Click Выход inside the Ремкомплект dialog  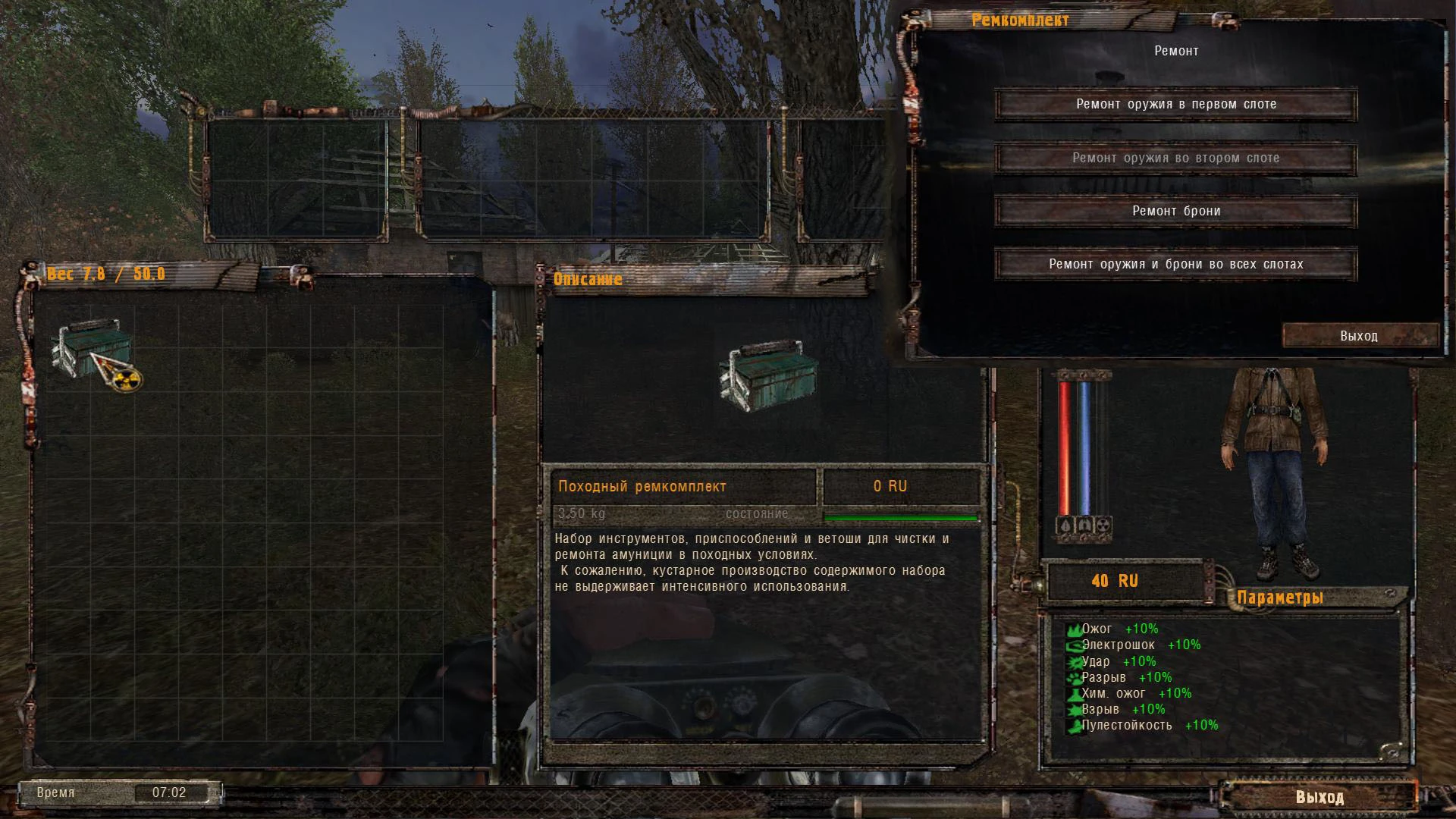(x=1360, y=335)
